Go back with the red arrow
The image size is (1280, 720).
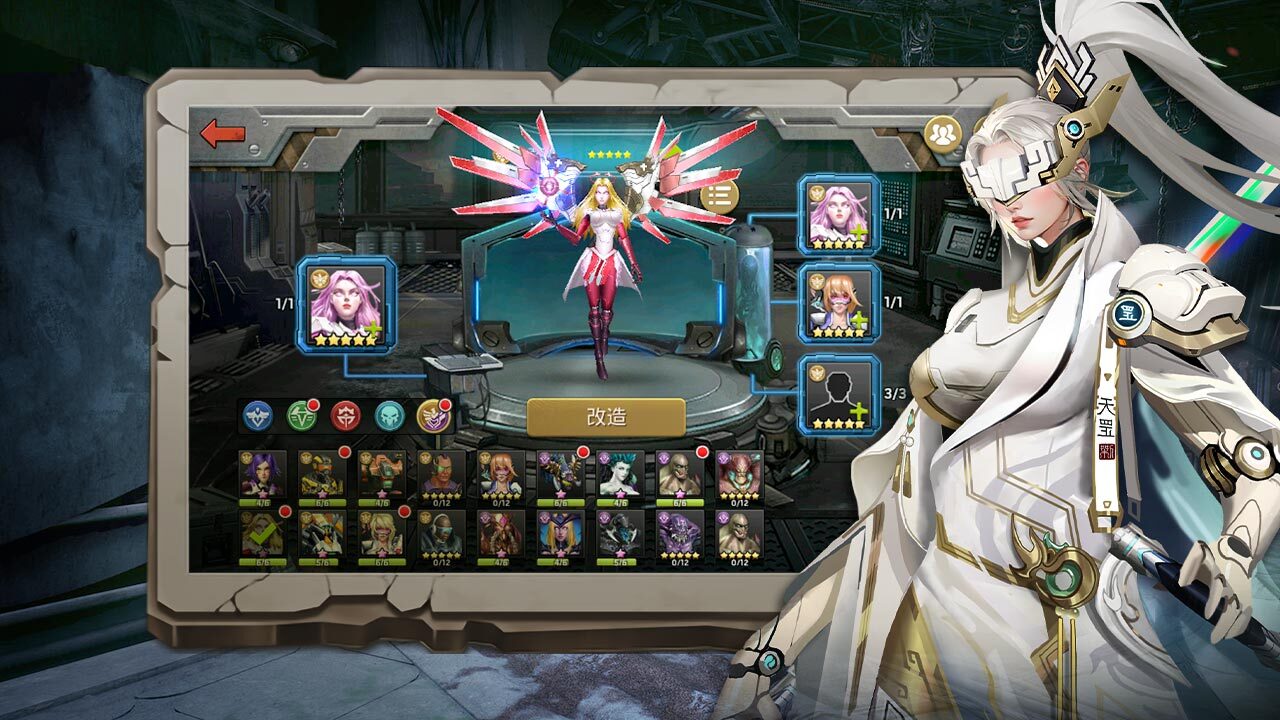click(222, 133)
